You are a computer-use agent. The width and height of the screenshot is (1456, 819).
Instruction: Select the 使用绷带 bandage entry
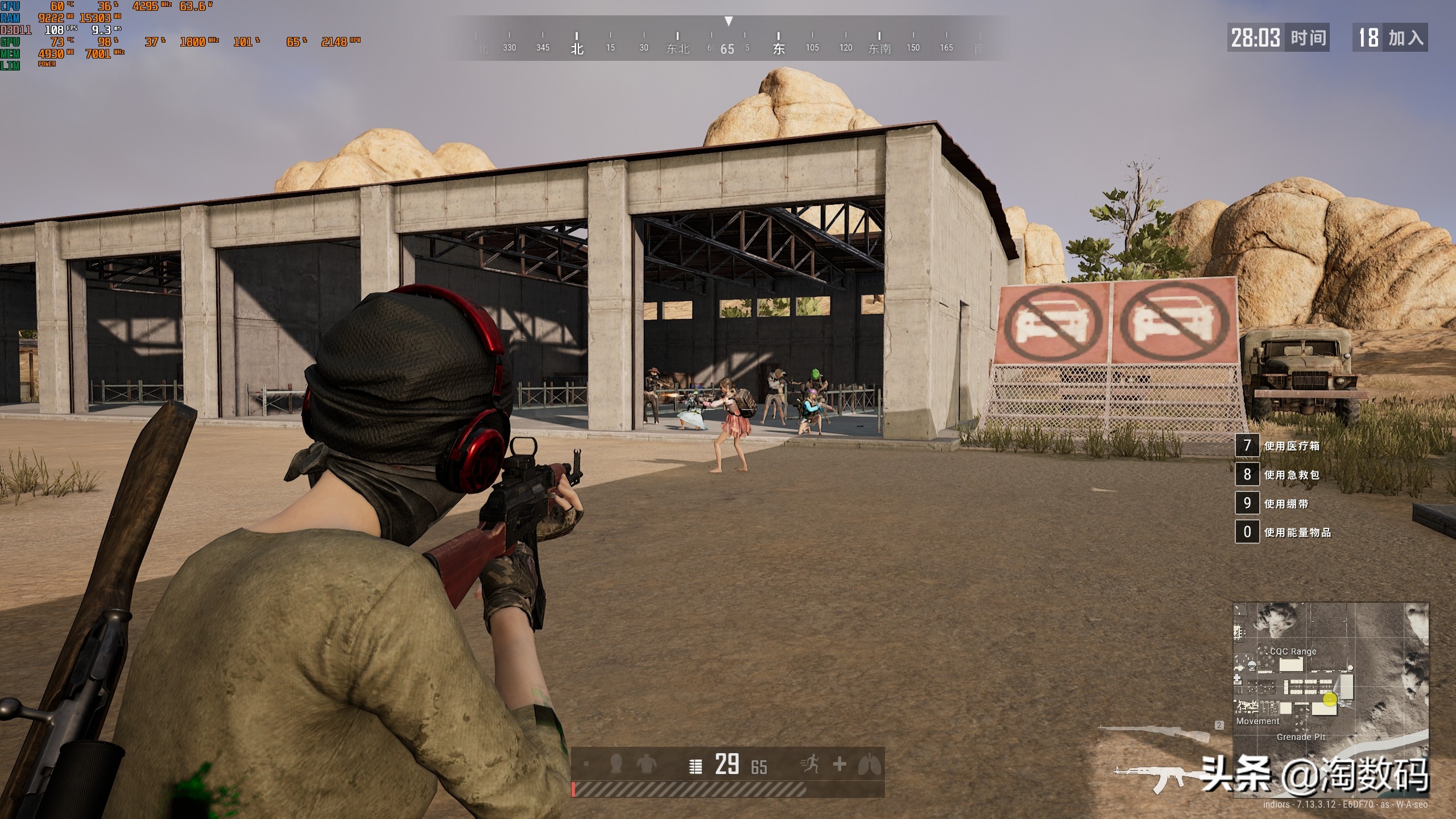click(1285, 504)
